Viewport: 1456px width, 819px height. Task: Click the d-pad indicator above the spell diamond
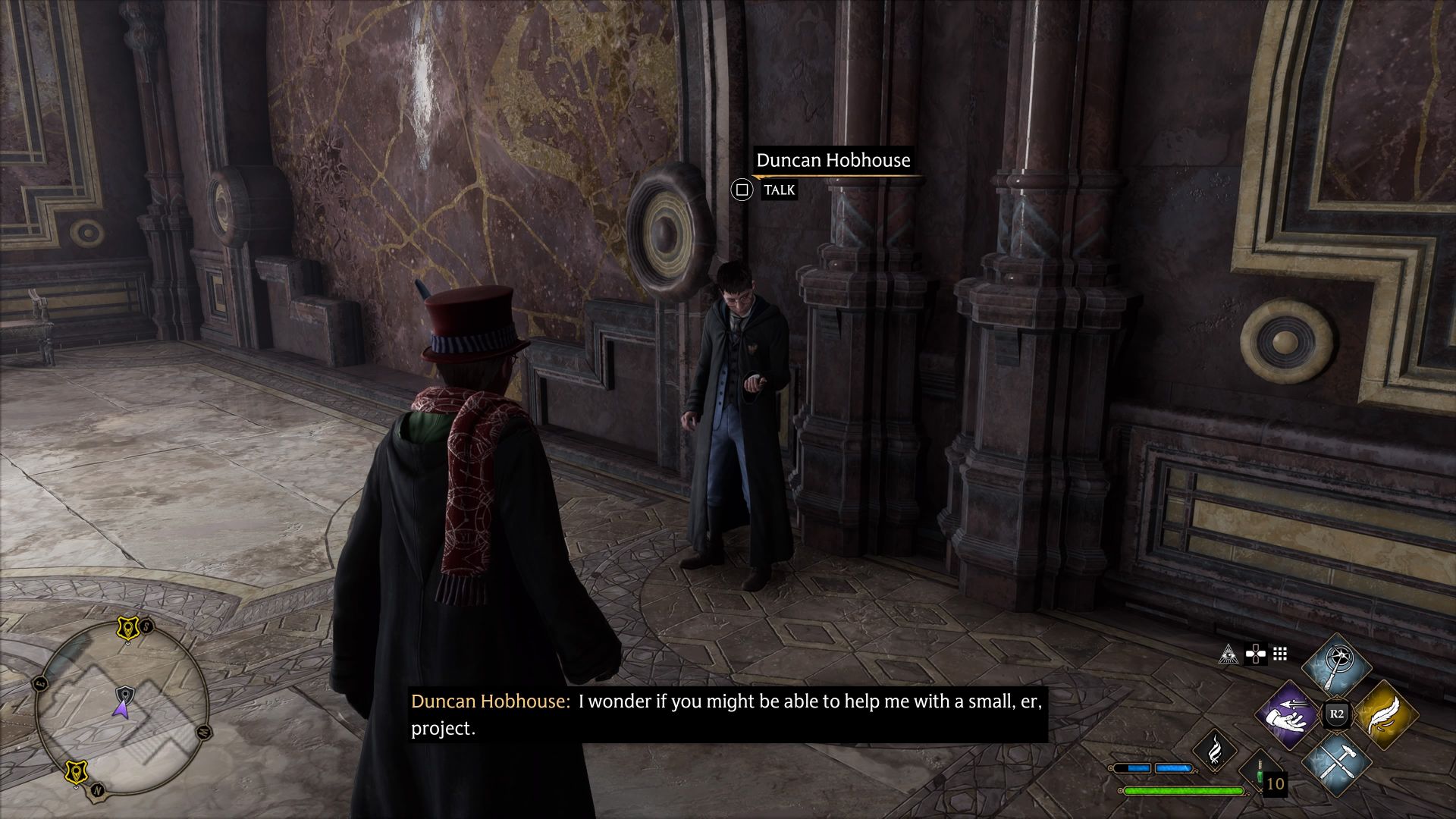1256,654
